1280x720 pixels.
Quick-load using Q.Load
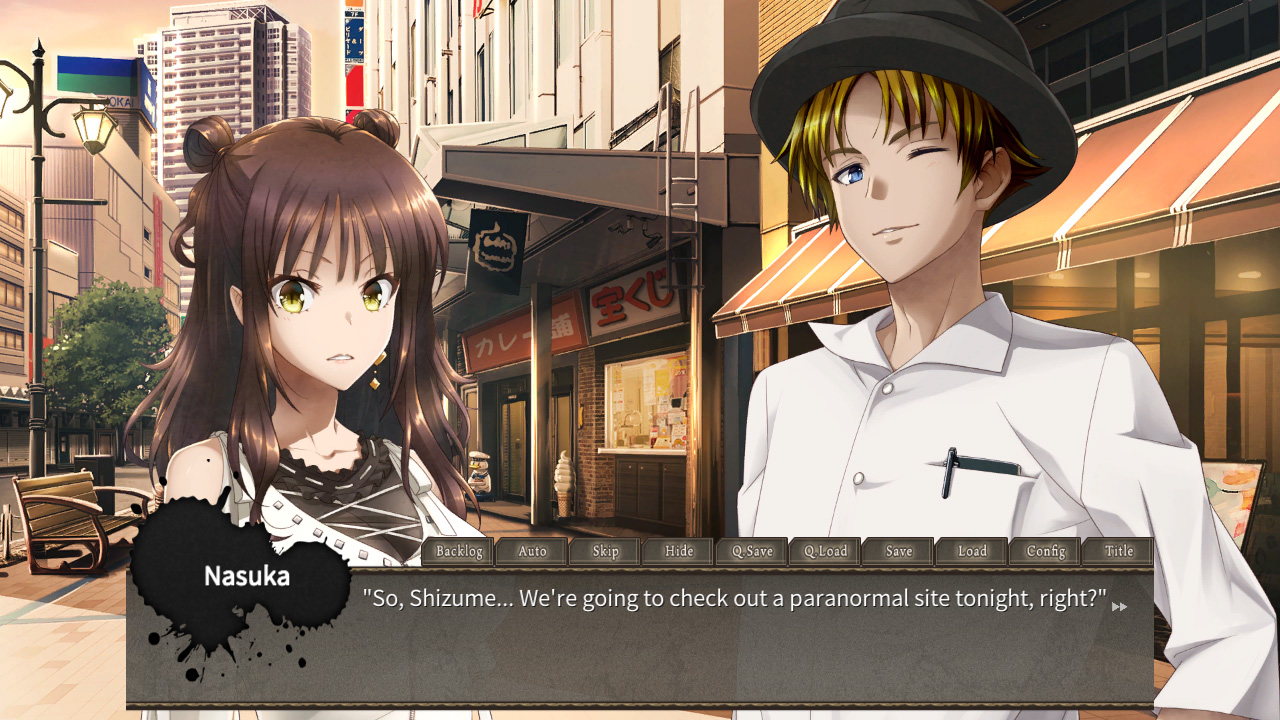(x=824, y=551)
